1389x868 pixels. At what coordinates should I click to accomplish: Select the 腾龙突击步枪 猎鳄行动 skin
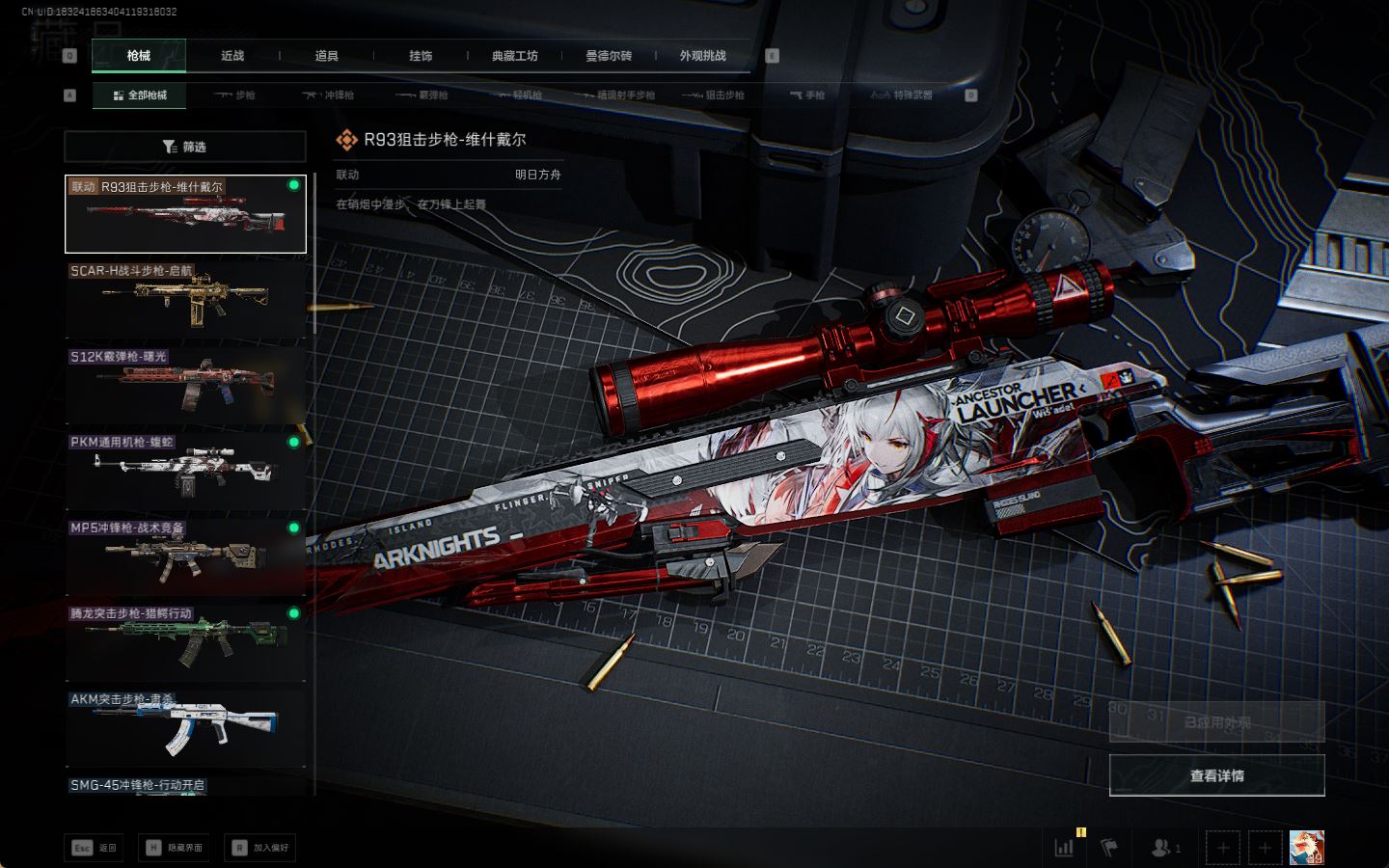point(185,641)
